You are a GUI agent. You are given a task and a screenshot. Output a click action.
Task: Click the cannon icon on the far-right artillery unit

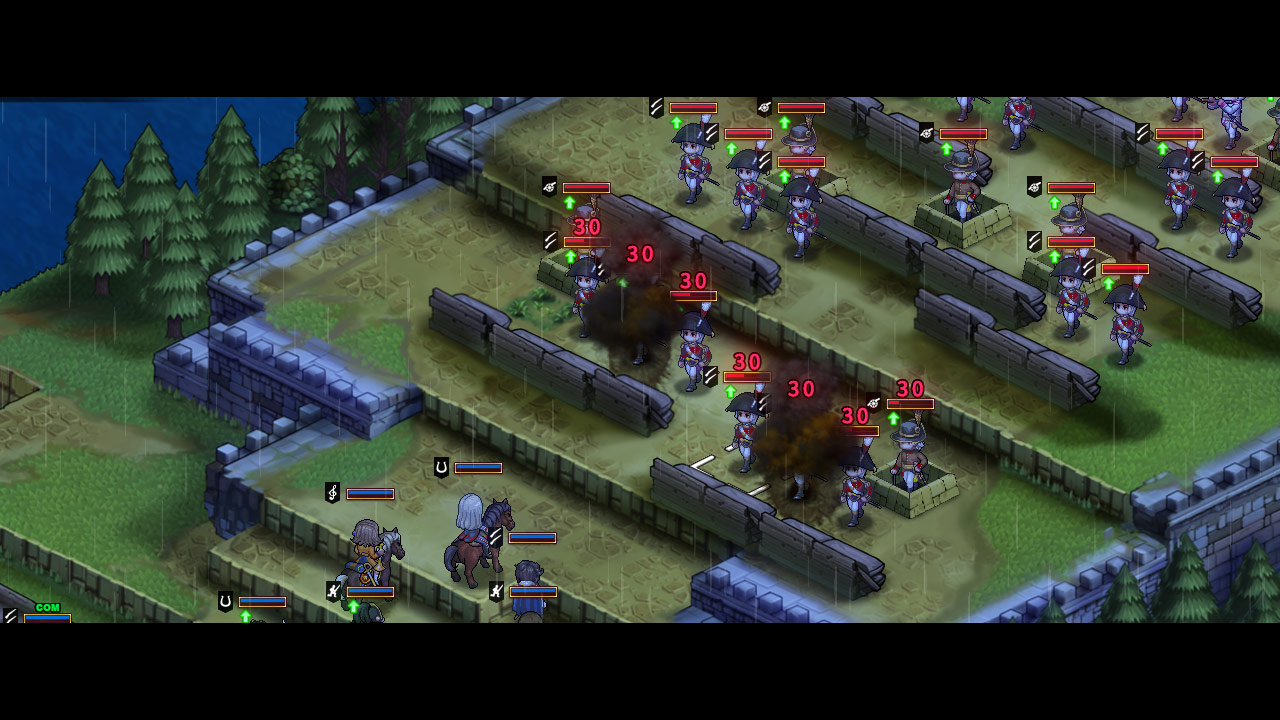point(1036,186)
